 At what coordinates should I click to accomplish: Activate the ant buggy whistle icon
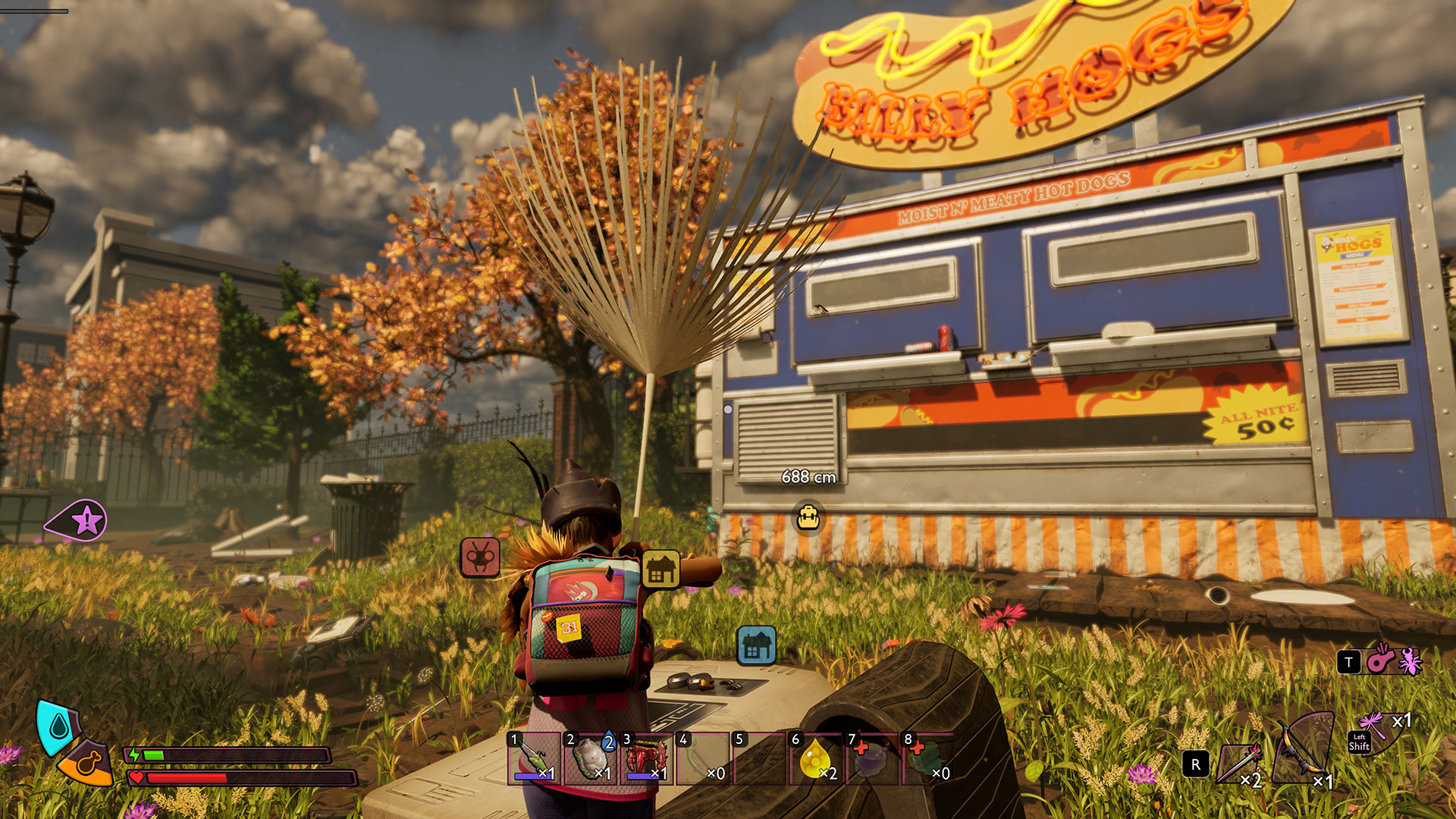[1394, 661]
